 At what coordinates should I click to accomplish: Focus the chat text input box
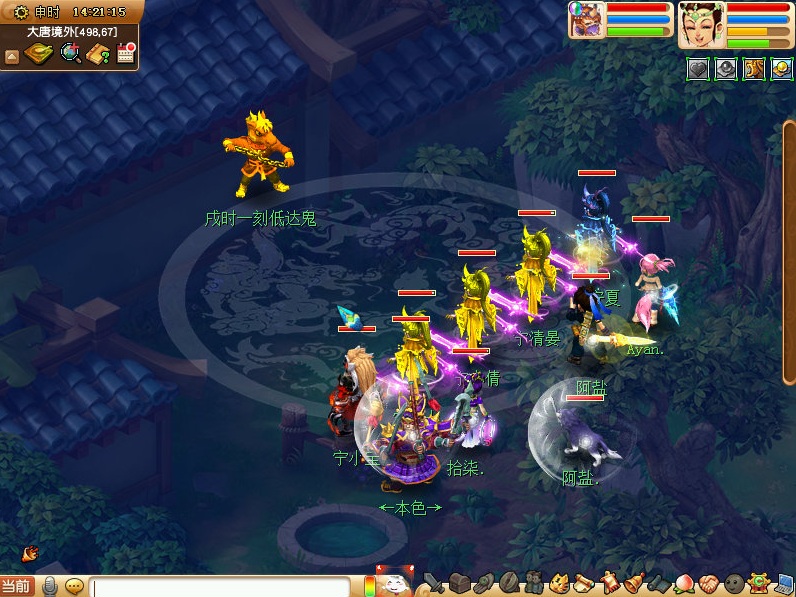tap(220, 587)
